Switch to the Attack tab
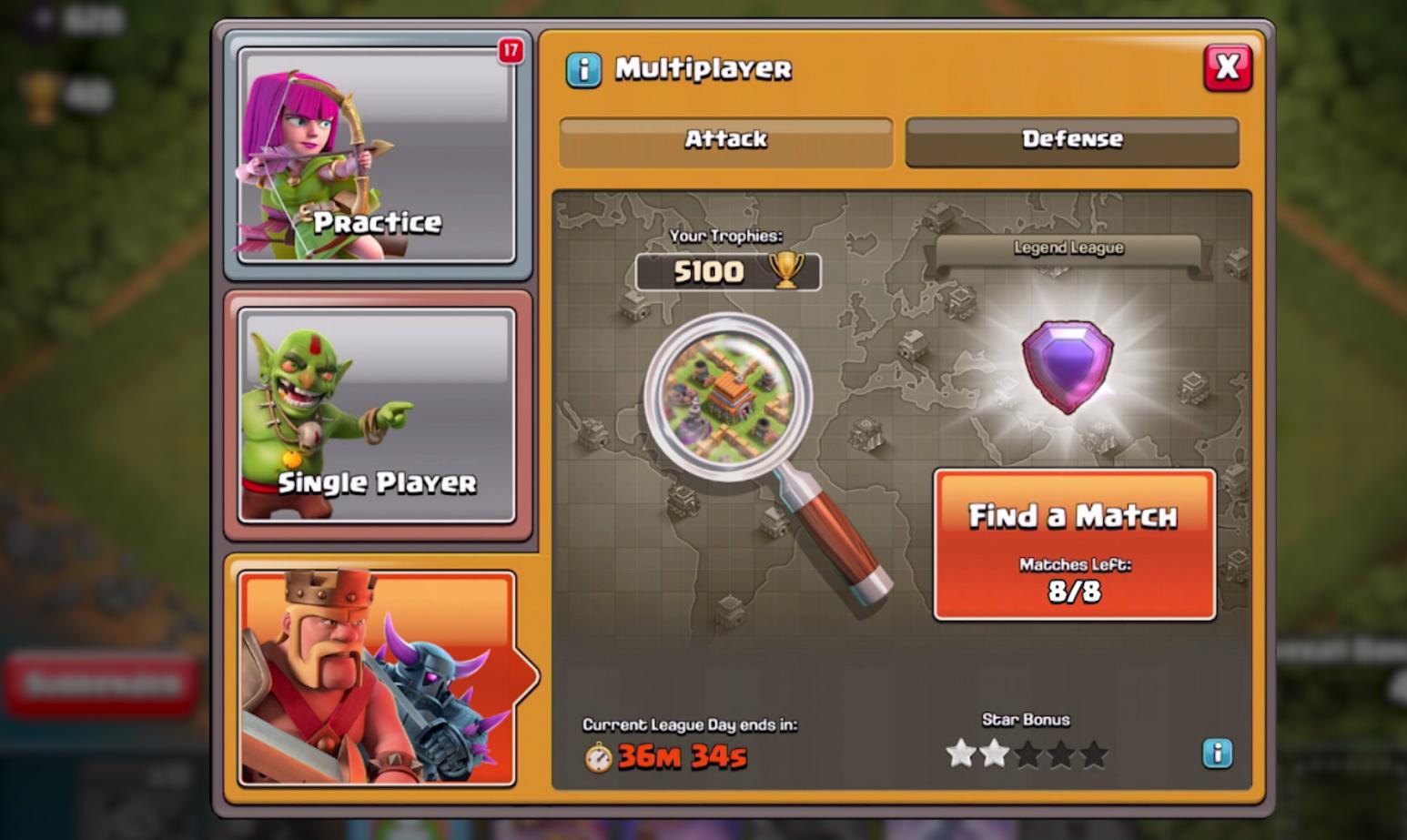1407x840 pixels. pos(725,141)
